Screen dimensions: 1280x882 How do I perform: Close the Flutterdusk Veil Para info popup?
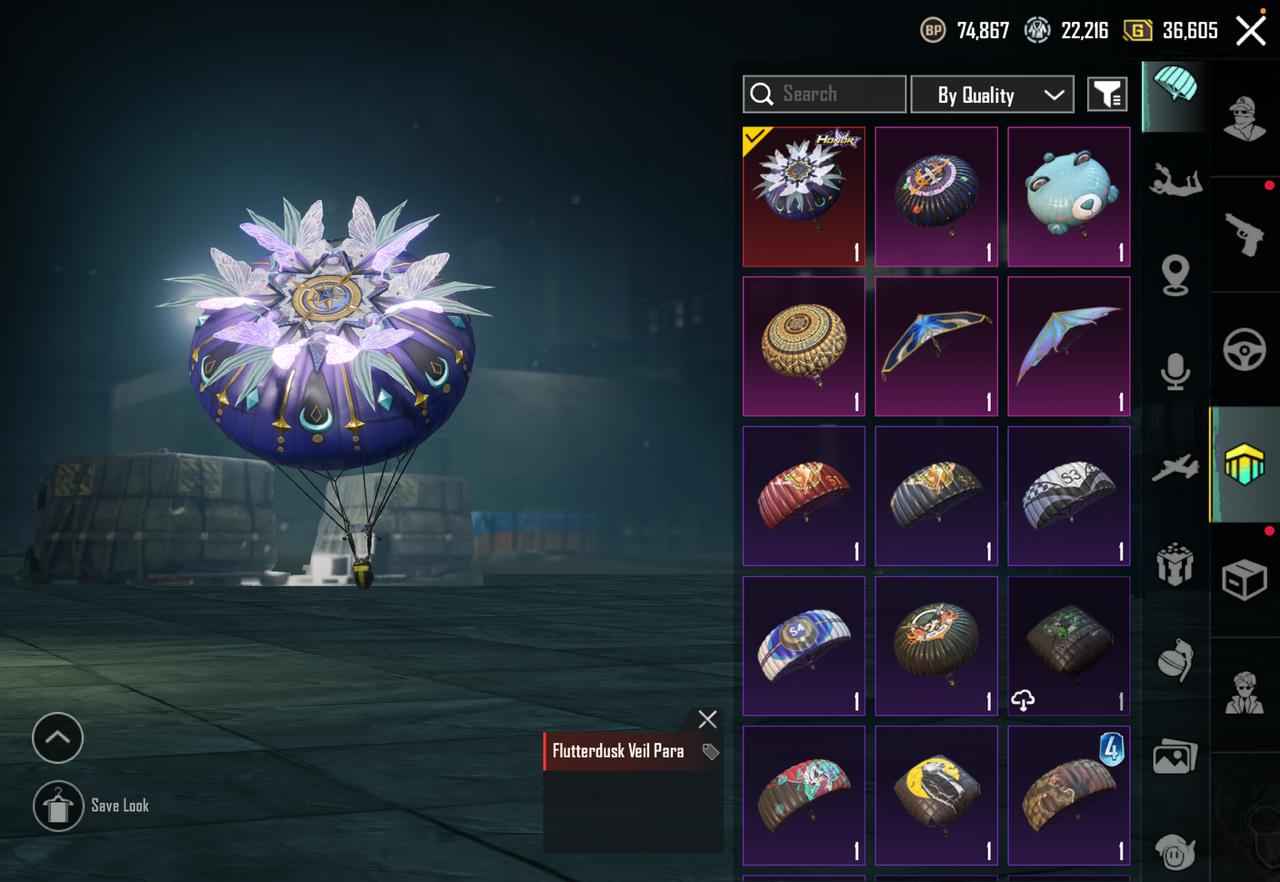707,719
